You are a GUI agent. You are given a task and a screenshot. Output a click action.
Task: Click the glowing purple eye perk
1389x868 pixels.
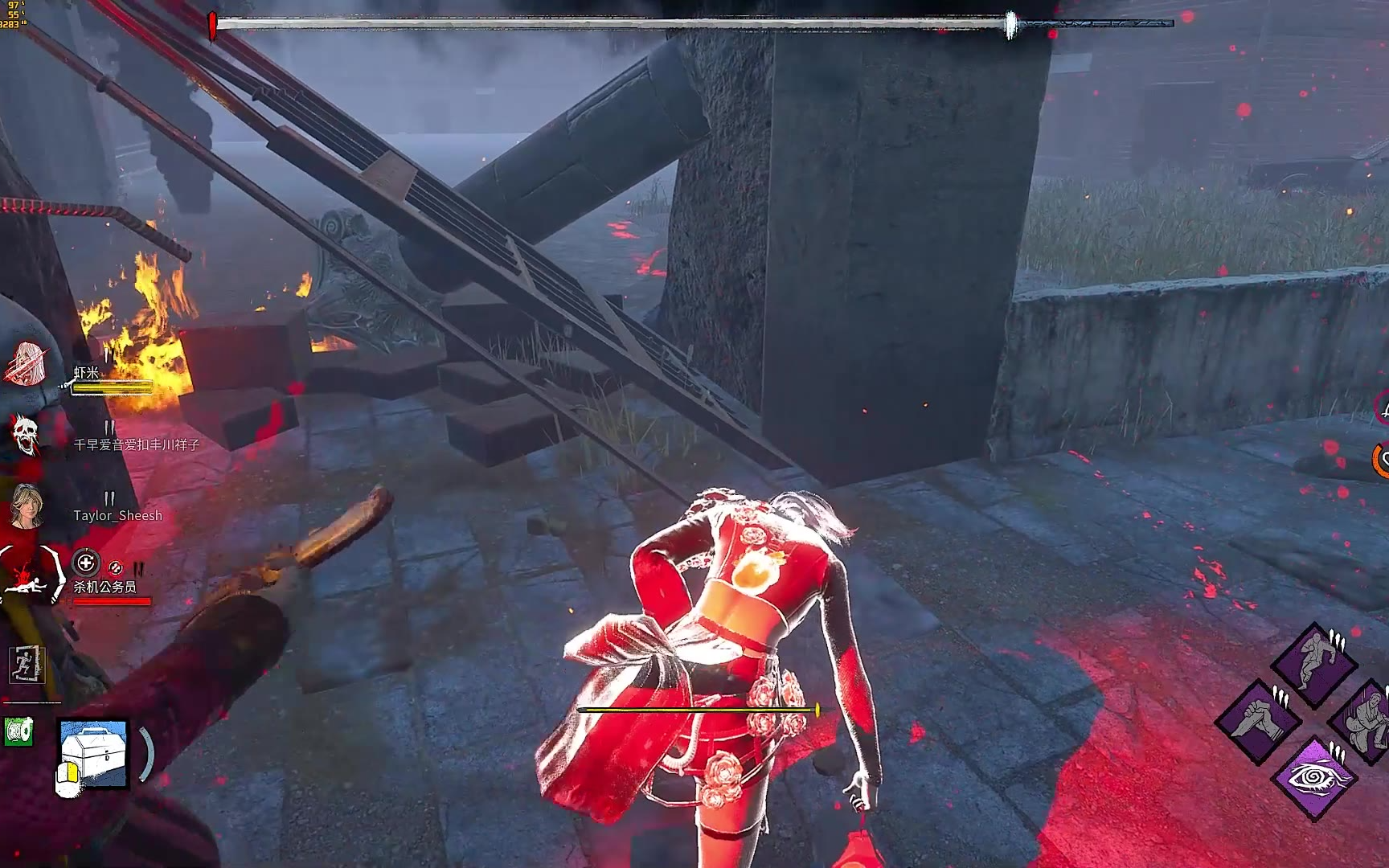click(x=1314, y=777)
